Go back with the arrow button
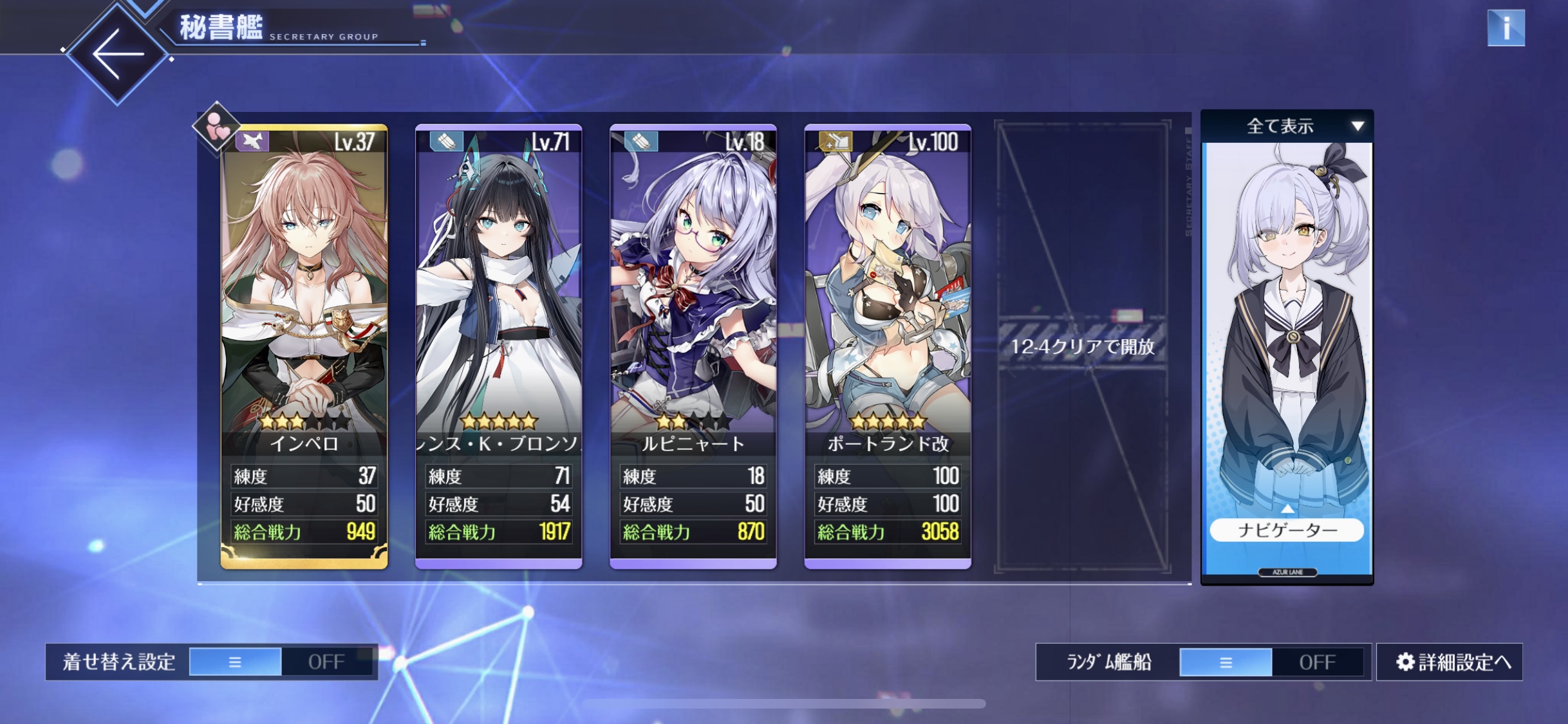This screenshot has height=724, width=1568. click(x=117, y=54)
